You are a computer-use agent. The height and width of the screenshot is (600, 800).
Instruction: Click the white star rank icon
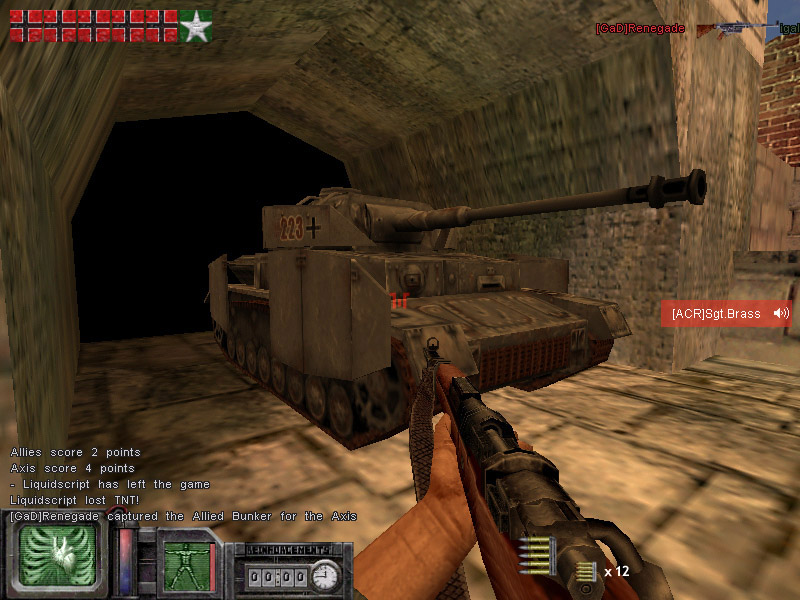196,27
